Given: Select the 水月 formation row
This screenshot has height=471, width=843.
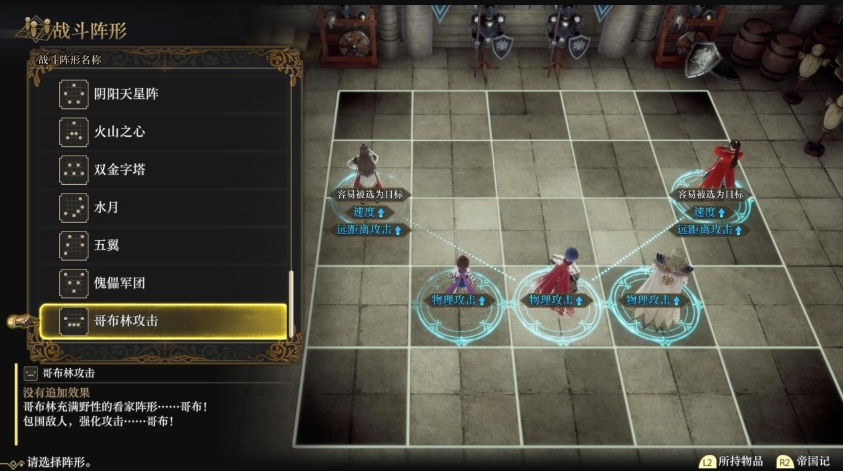Looking at the screenshot, I should pos(163,207).
